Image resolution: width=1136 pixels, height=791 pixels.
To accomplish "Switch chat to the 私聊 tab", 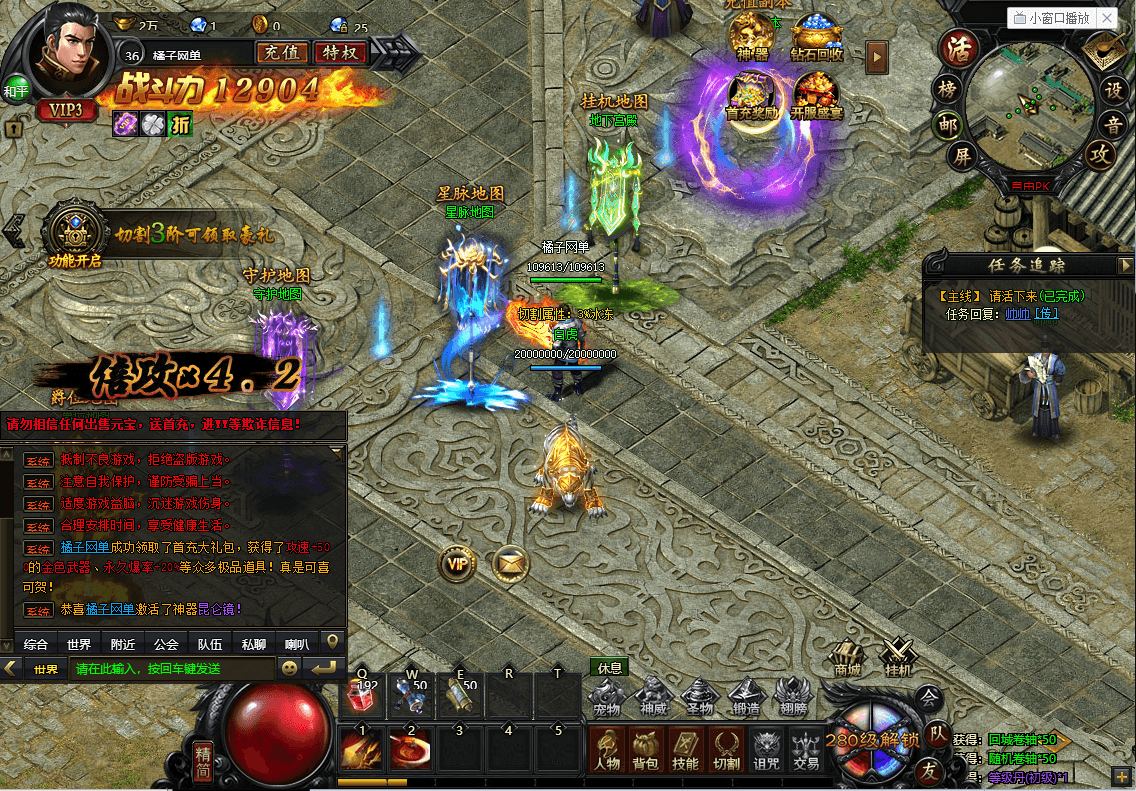I will tap(253, 644).
